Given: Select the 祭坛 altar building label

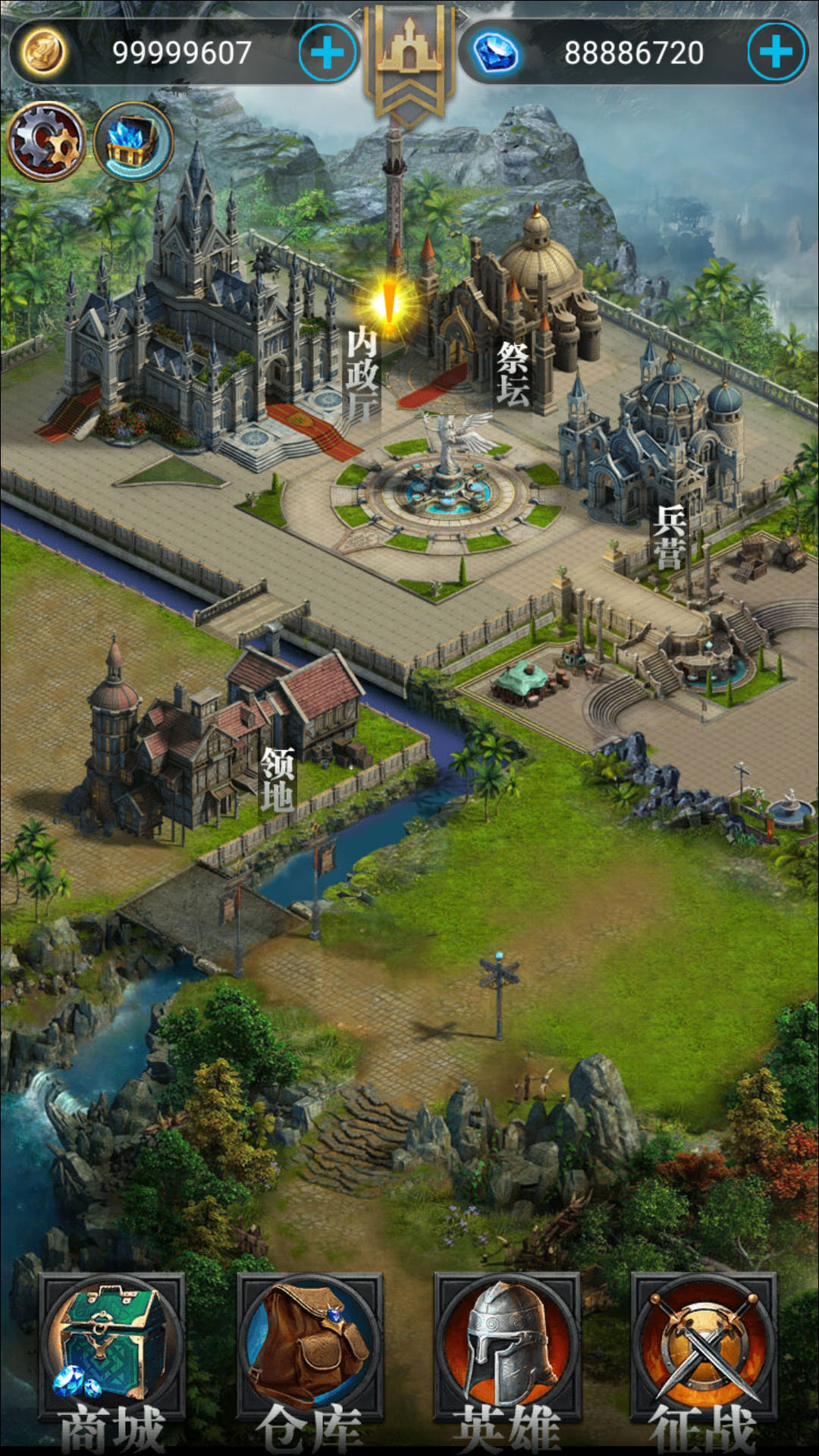Looking at the screenshot, I should pyautogui.click(x=513, y=374).
